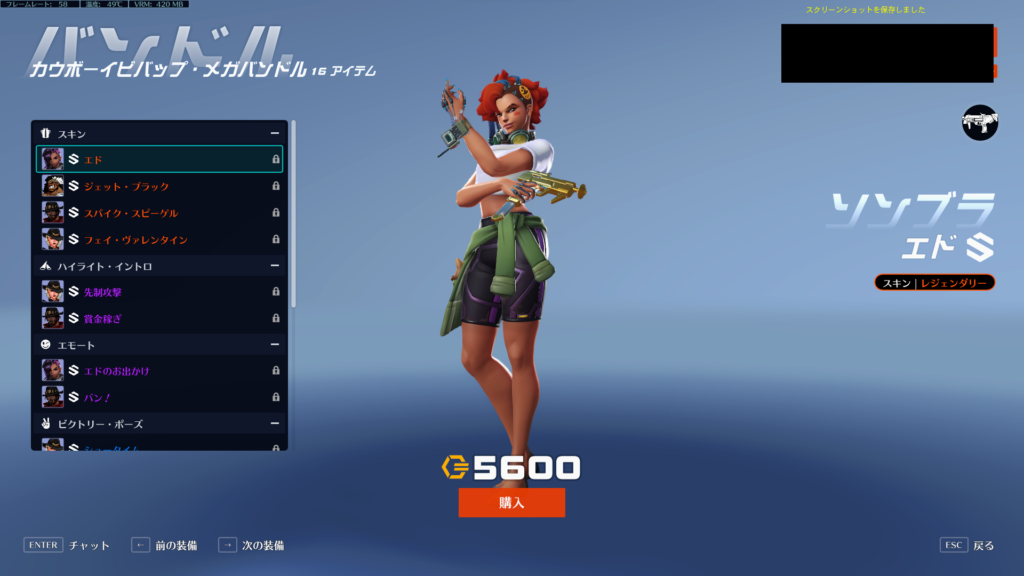This screenshot has height=576, width=1024.
Task: Select the スパイク・スピーゲル skin
Action: pos(159,213)
